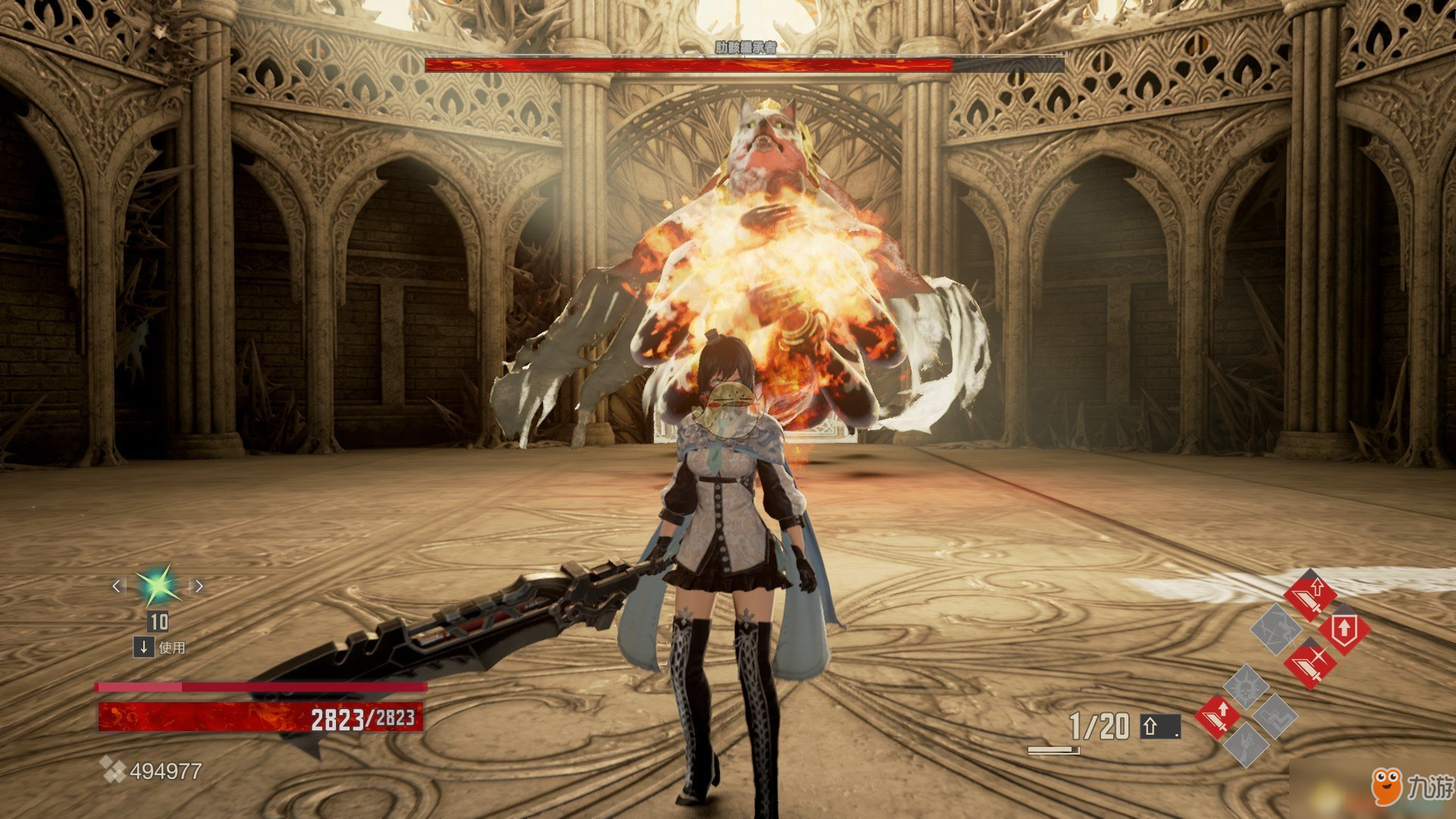Activate the red sword-with-solid-arrow gift
This screenshot has height=819, width=1456.
click(x=1217, y=716)
